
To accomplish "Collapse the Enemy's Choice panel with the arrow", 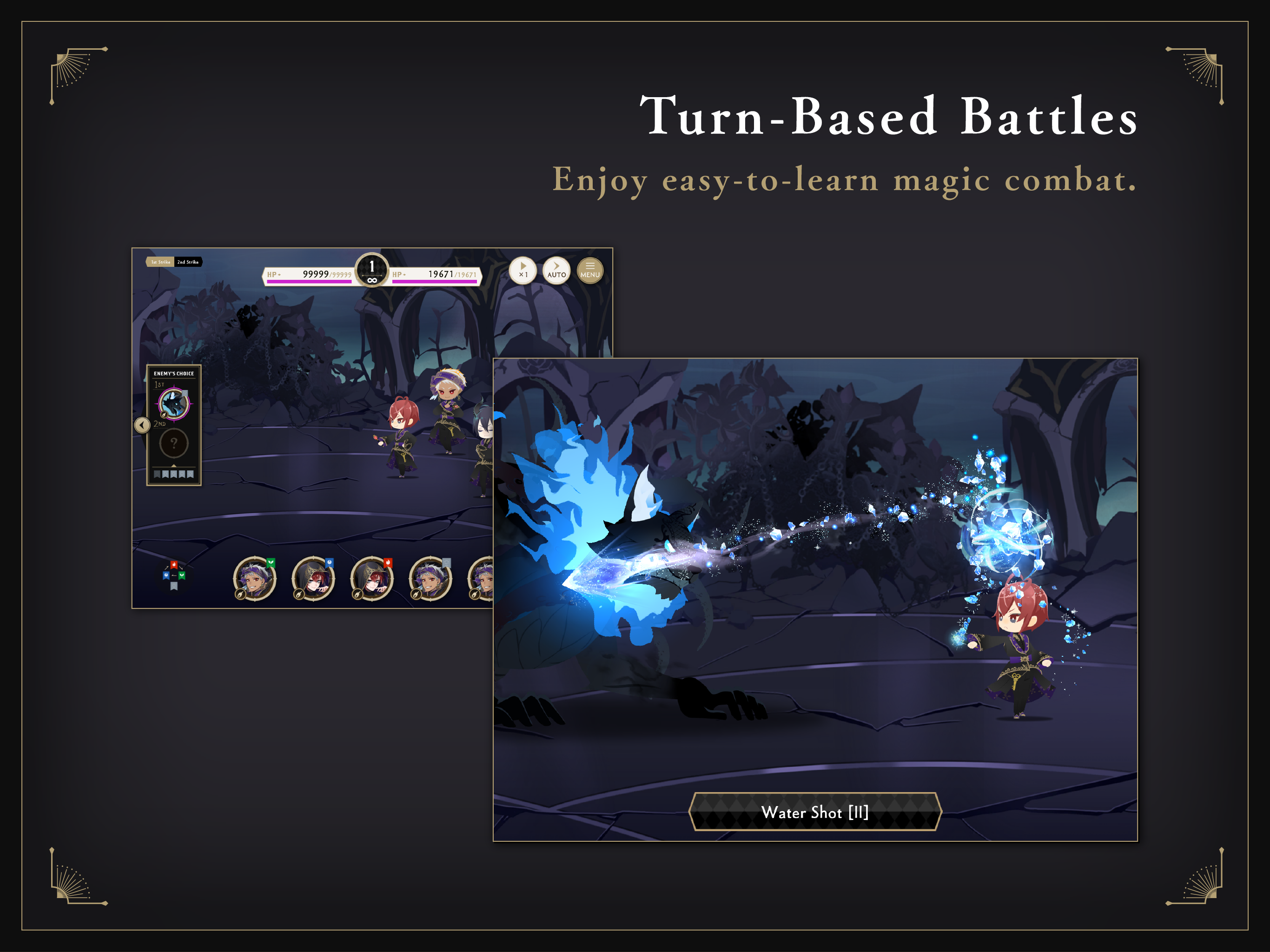I will tap(142, 425).
